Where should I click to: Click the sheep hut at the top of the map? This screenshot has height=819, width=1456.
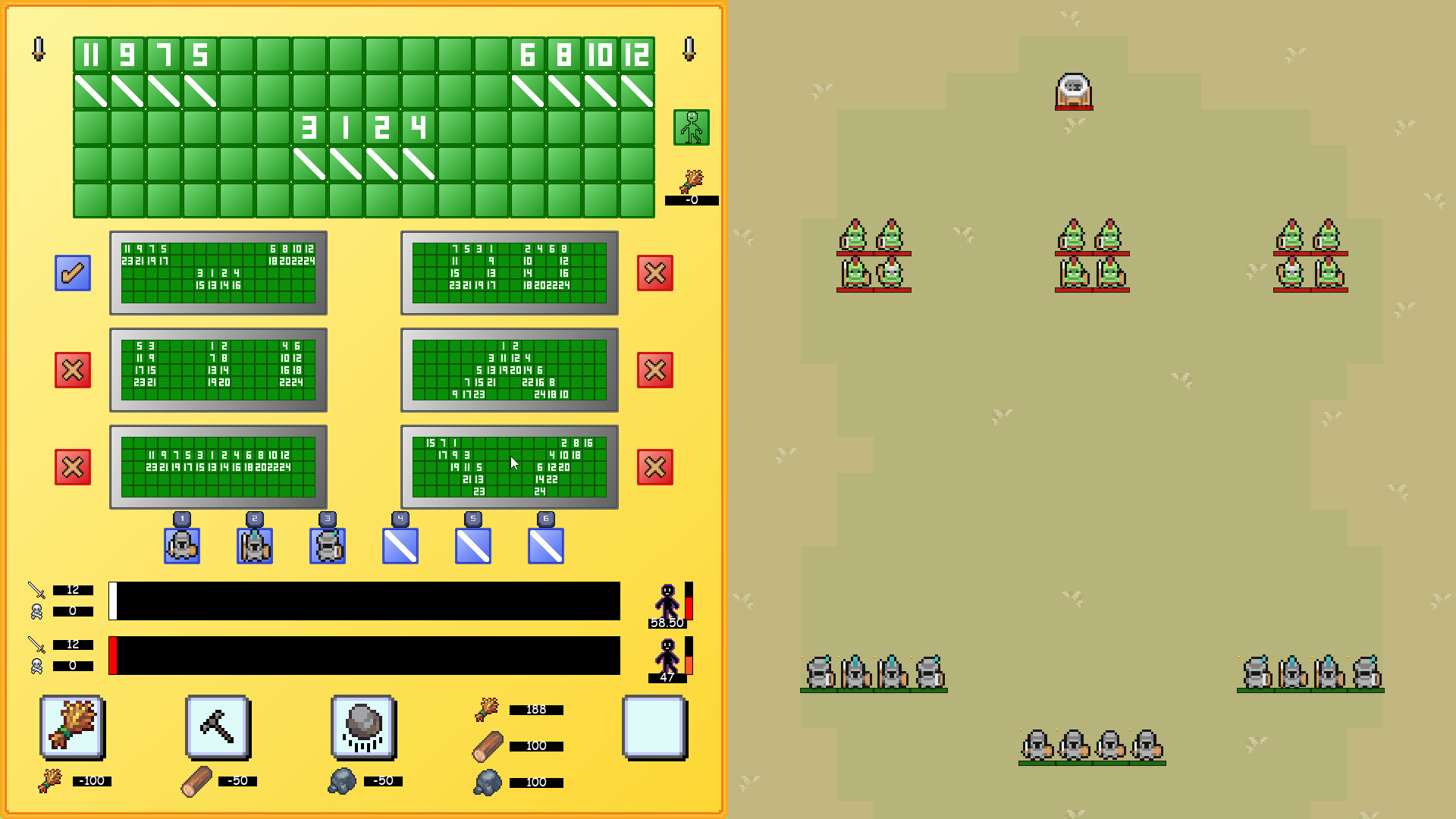pyautogui.click(x=1073, y=92)
